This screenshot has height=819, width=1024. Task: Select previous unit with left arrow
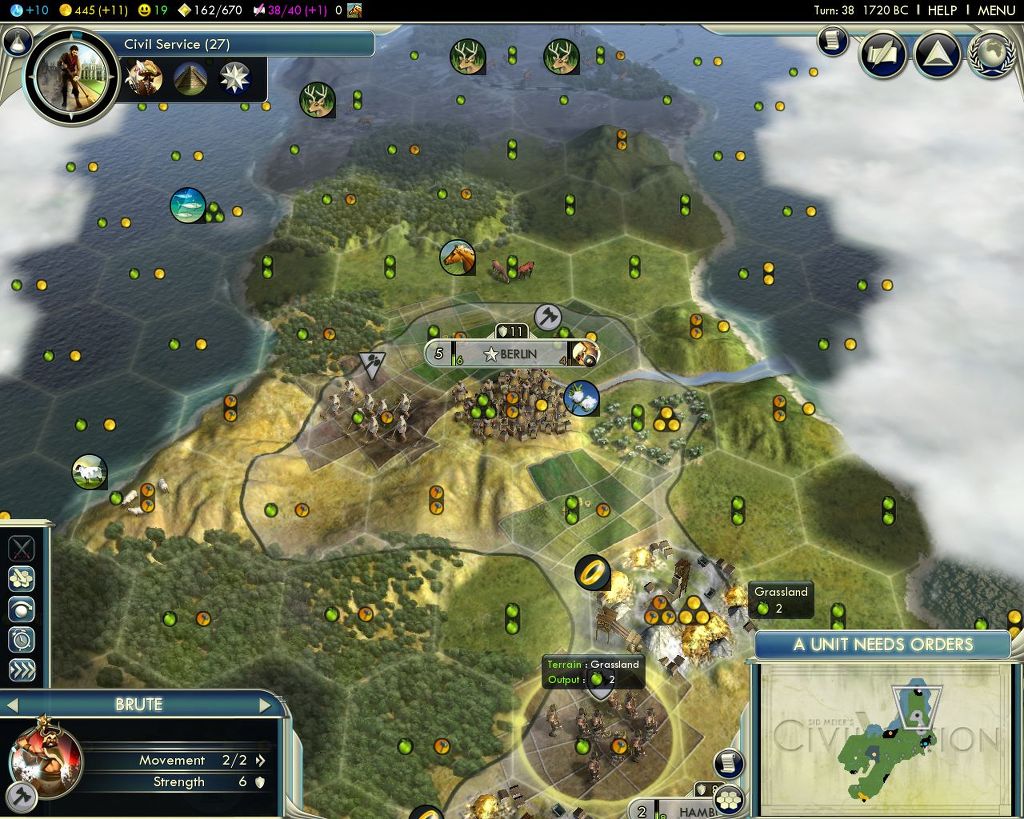(12, 705)
